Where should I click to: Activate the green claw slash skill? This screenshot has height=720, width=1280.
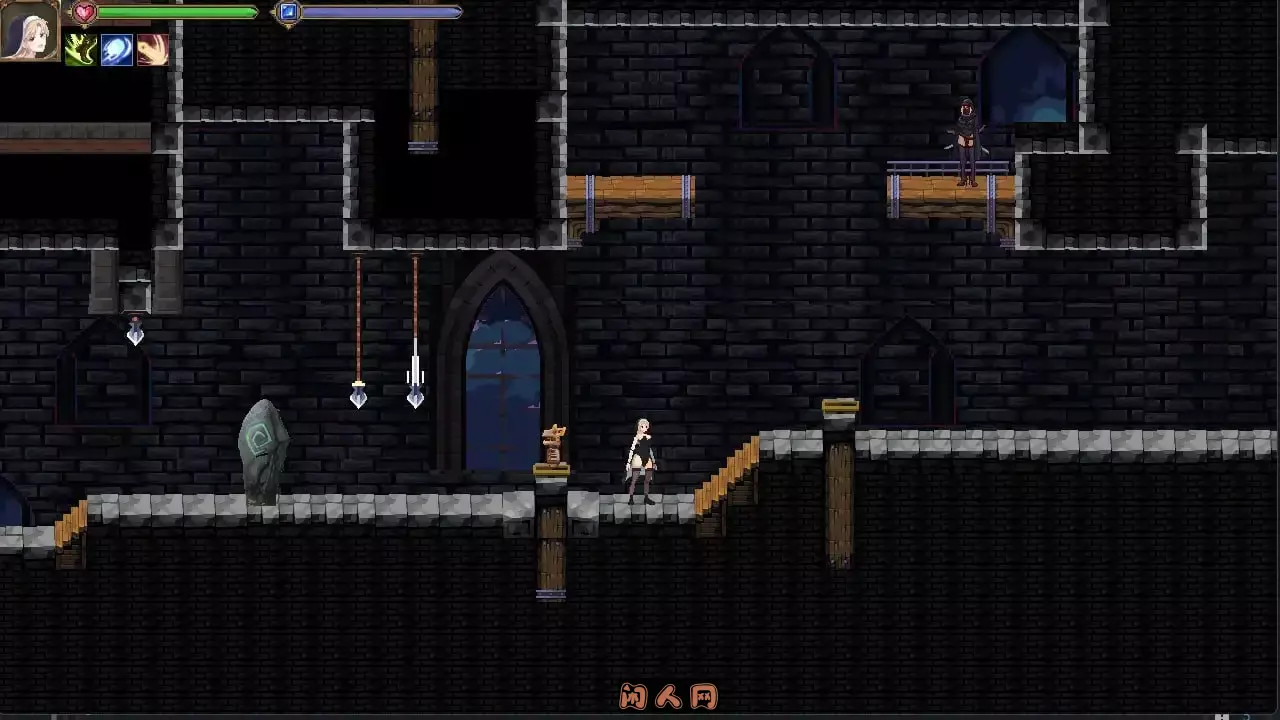pos(81,50)
